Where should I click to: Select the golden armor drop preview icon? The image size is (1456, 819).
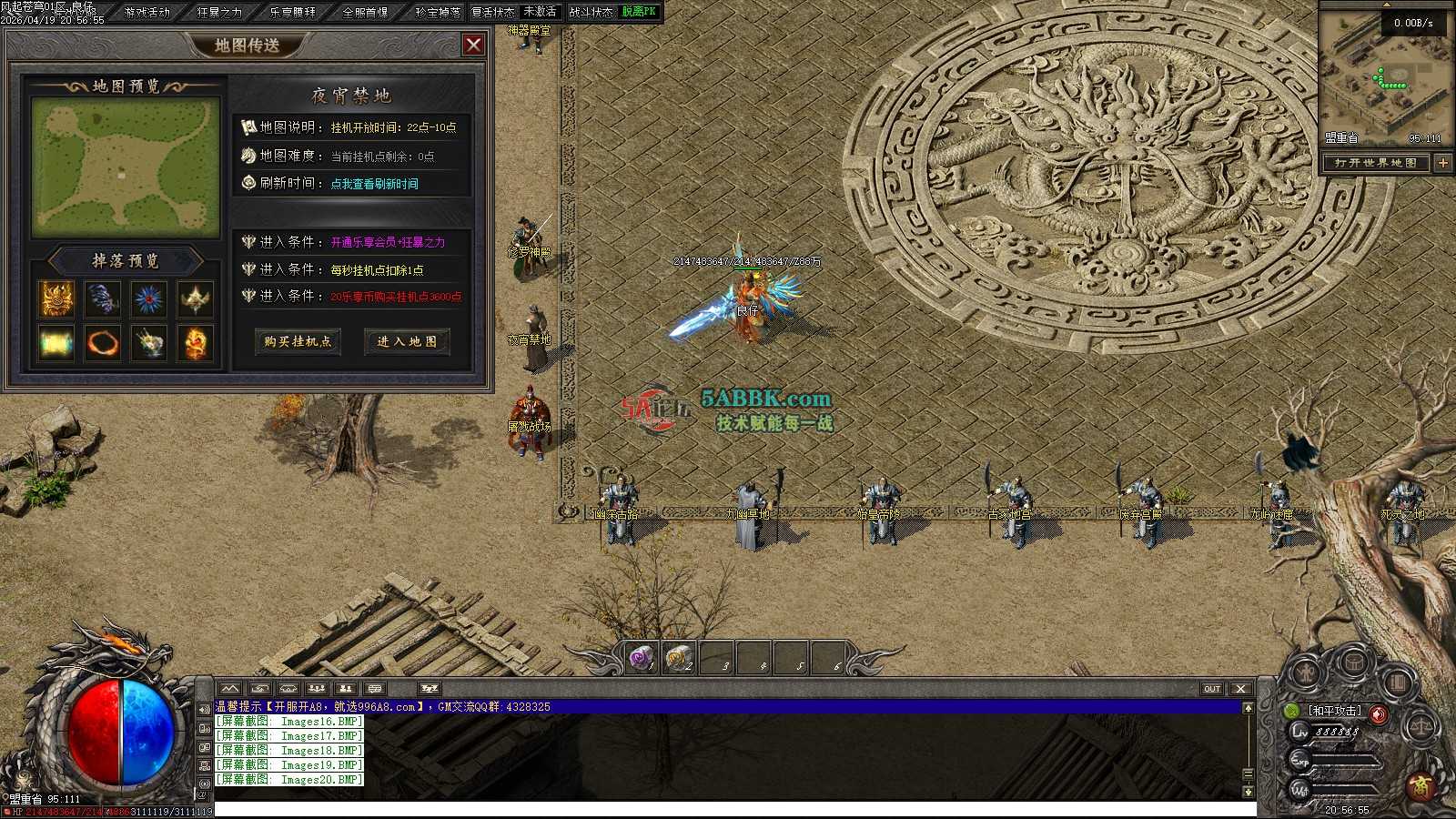click(56, 298)
